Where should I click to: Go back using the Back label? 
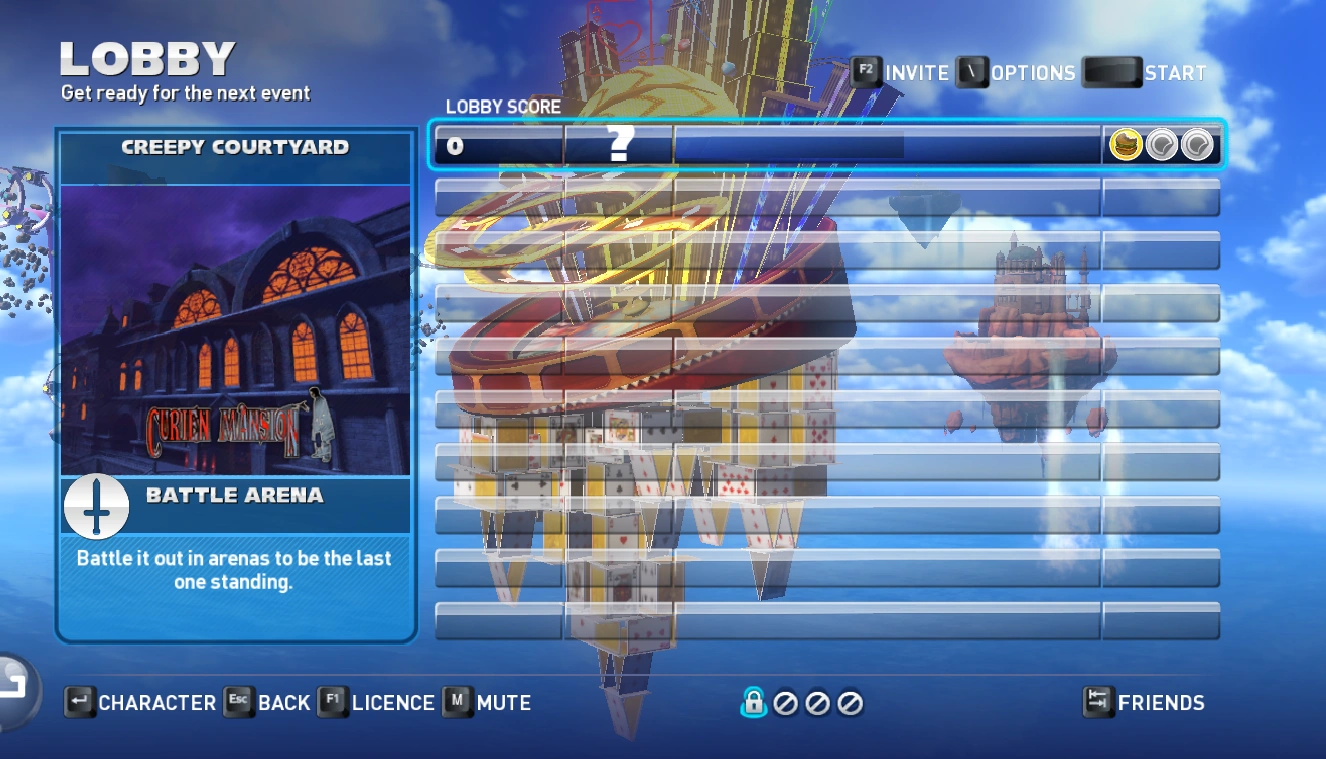pos(284,703)
